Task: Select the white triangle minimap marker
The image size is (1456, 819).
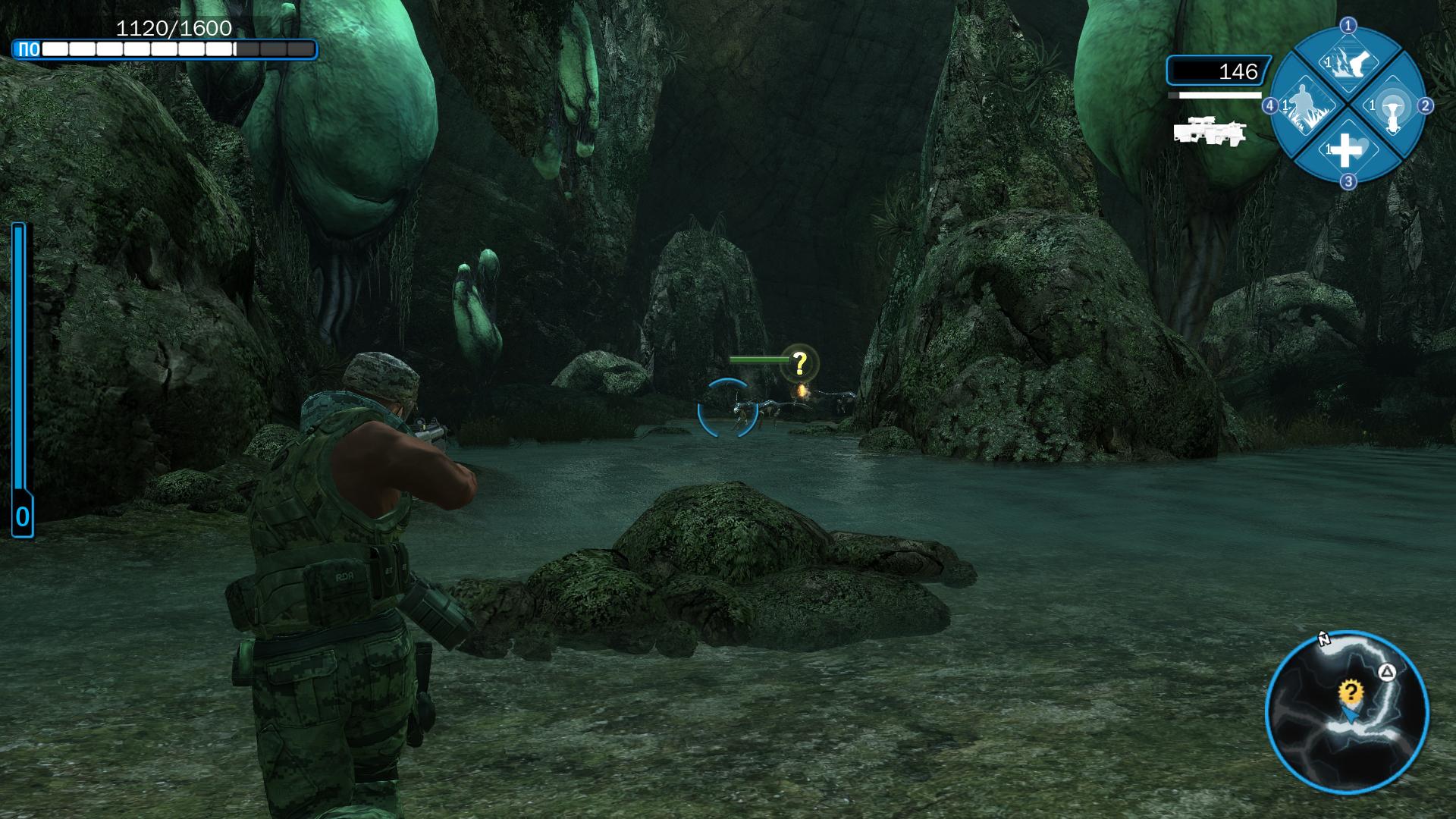Action: pos(1386,672)
